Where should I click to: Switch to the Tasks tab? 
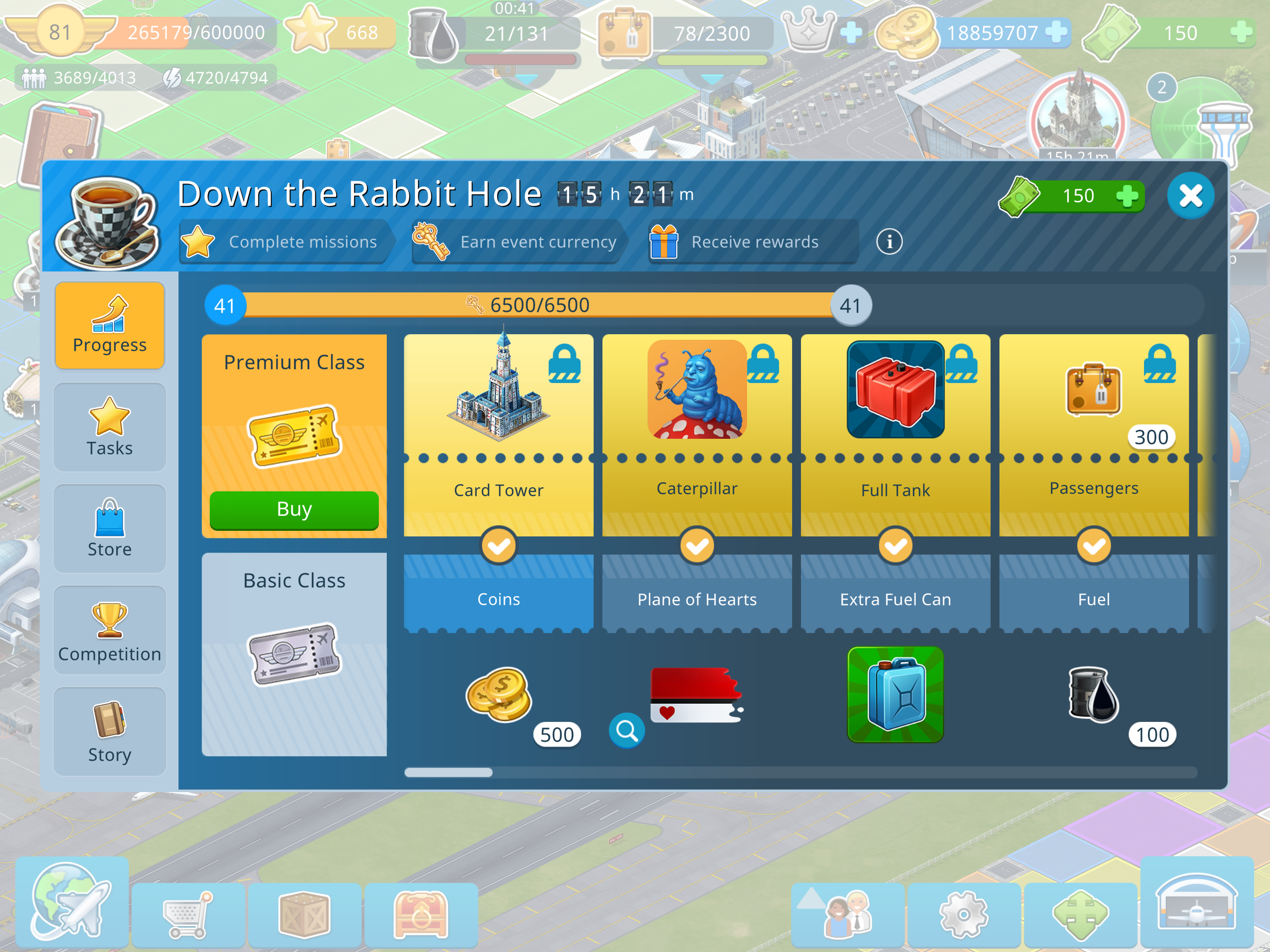[x=110, y=427]
